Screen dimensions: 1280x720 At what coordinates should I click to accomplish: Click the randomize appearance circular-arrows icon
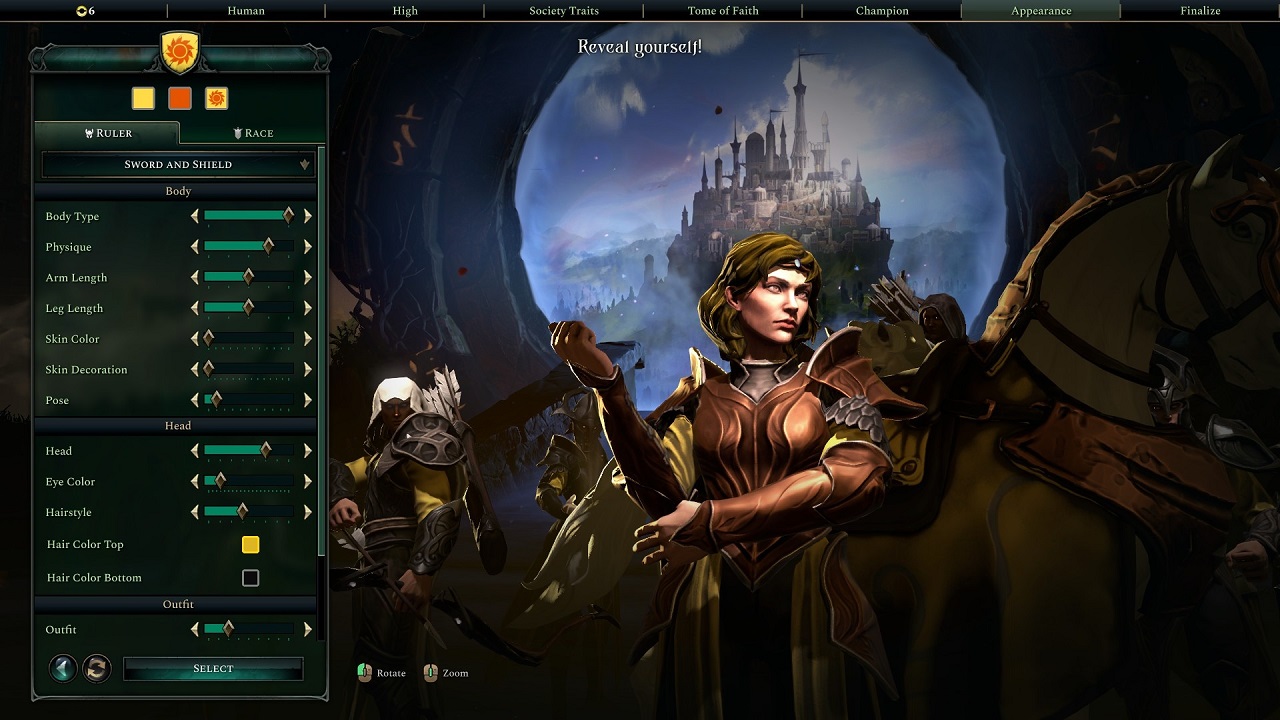96,668
